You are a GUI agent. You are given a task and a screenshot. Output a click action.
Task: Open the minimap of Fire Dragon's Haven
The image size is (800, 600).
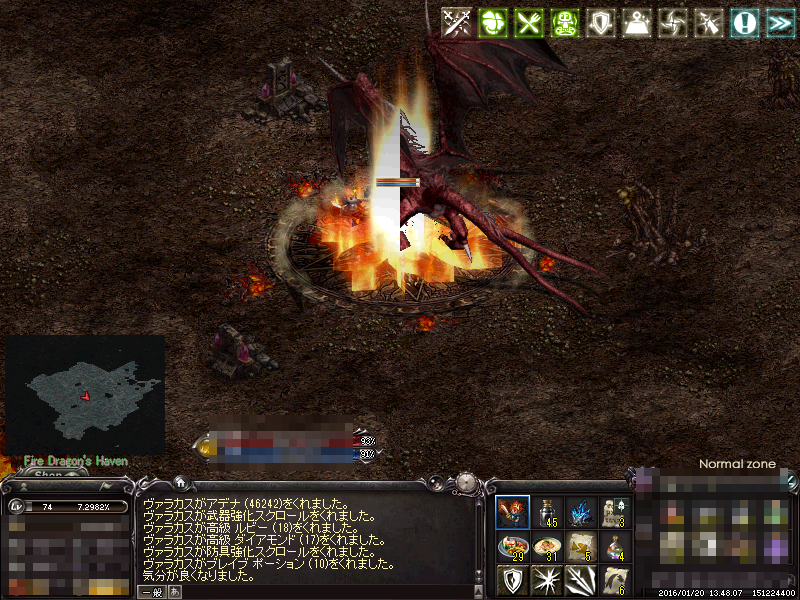coord(85,391)
